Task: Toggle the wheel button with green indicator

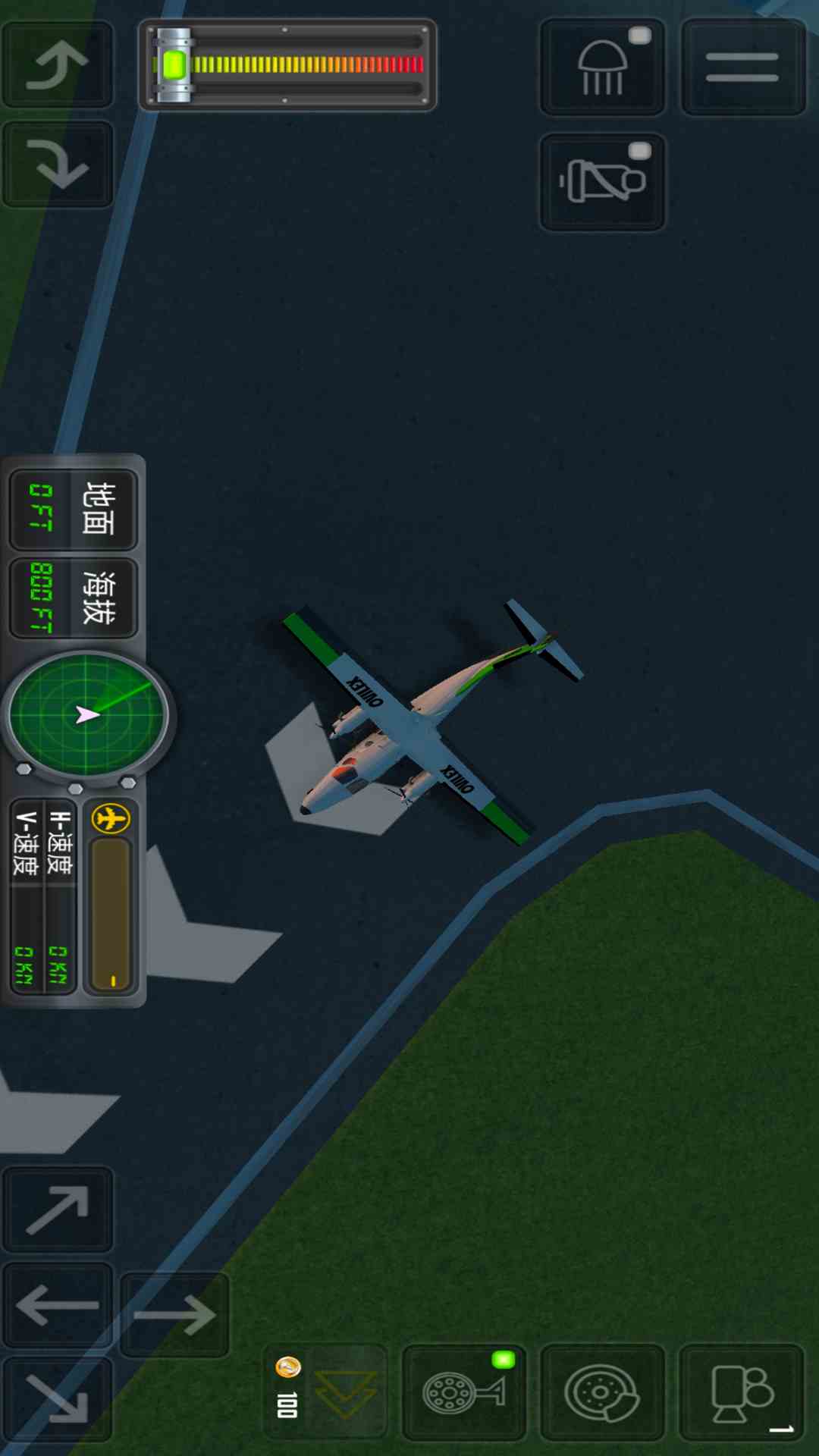Action: coord(464,1392)
